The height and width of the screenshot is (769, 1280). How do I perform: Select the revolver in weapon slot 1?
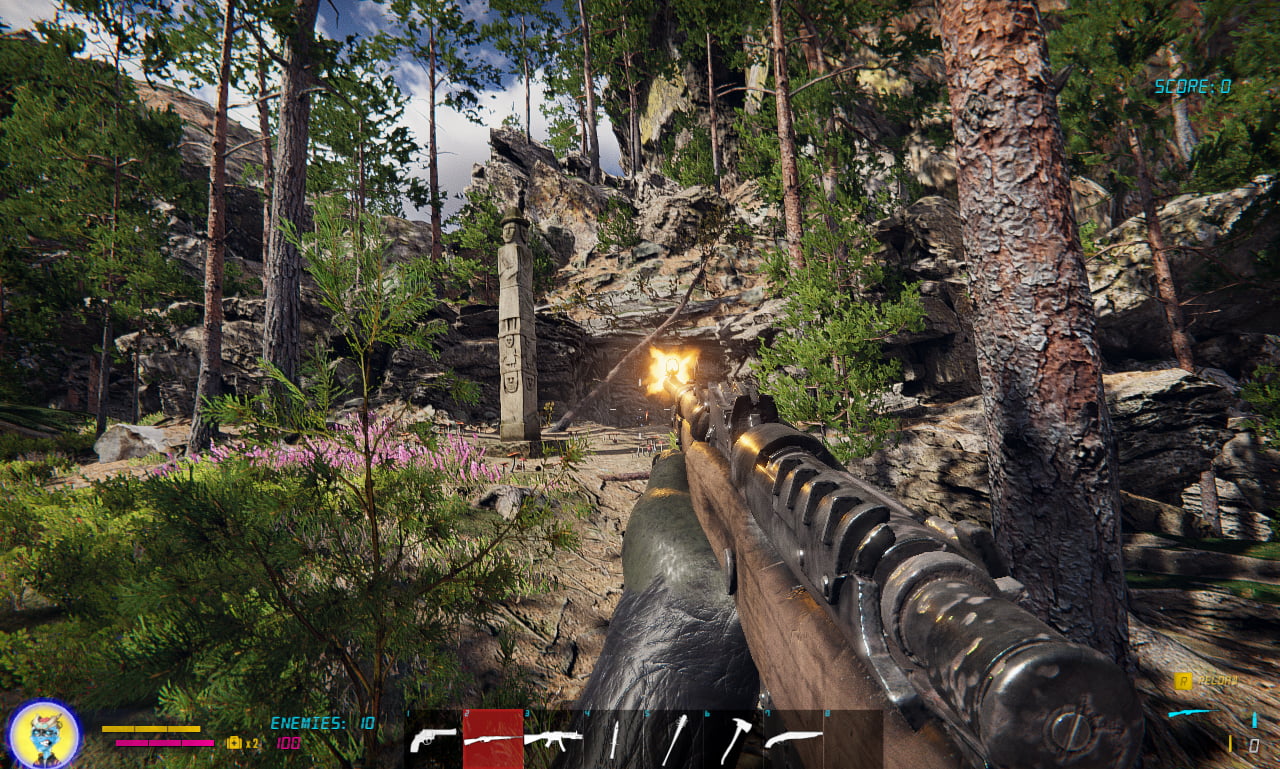[x=433, y=740]
